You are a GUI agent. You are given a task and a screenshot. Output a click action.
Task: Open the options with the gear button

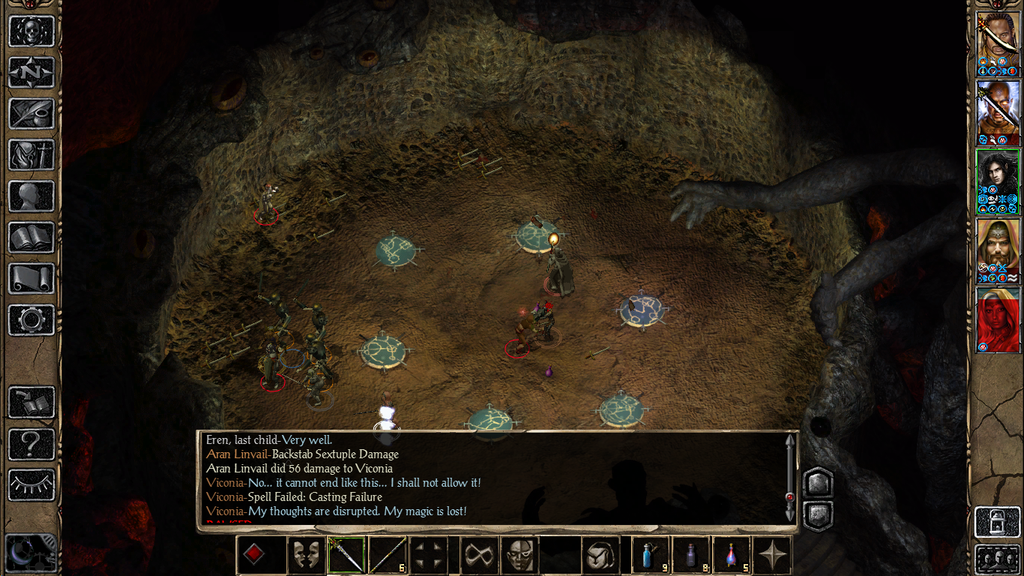[31, 320]
